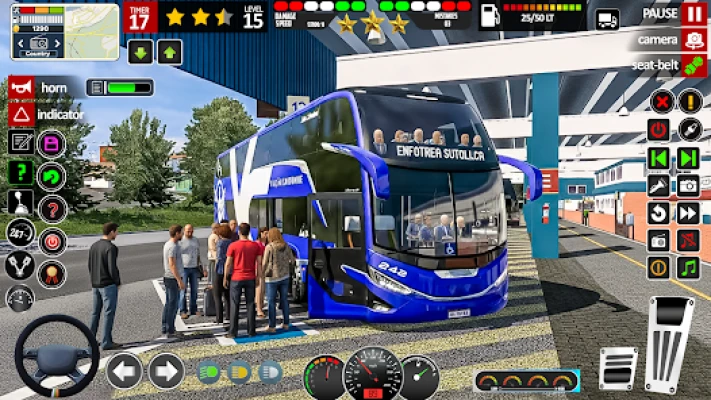Turn on the indicator
Screen dimensions: 711x400
pyautogui.click(x=20, y=114)
